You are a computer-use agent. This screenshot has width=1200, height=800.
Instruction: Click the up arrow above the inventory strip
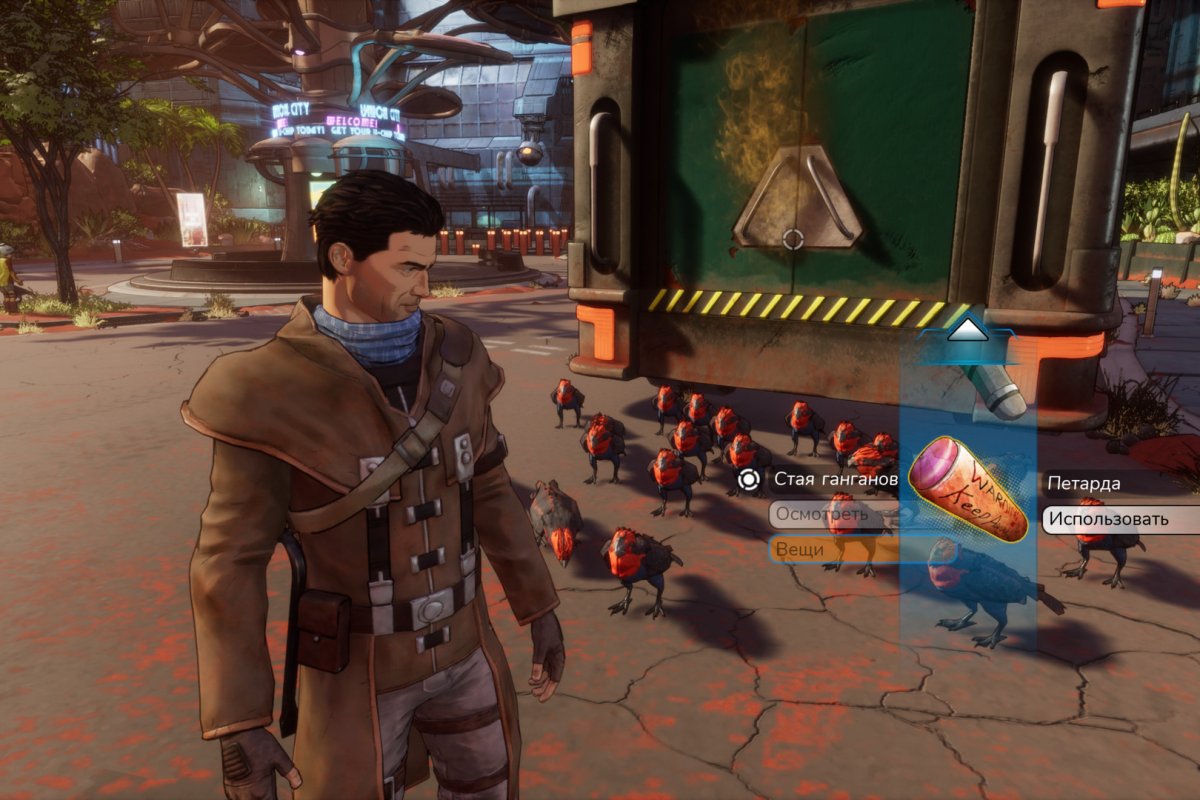pos(966,330)
